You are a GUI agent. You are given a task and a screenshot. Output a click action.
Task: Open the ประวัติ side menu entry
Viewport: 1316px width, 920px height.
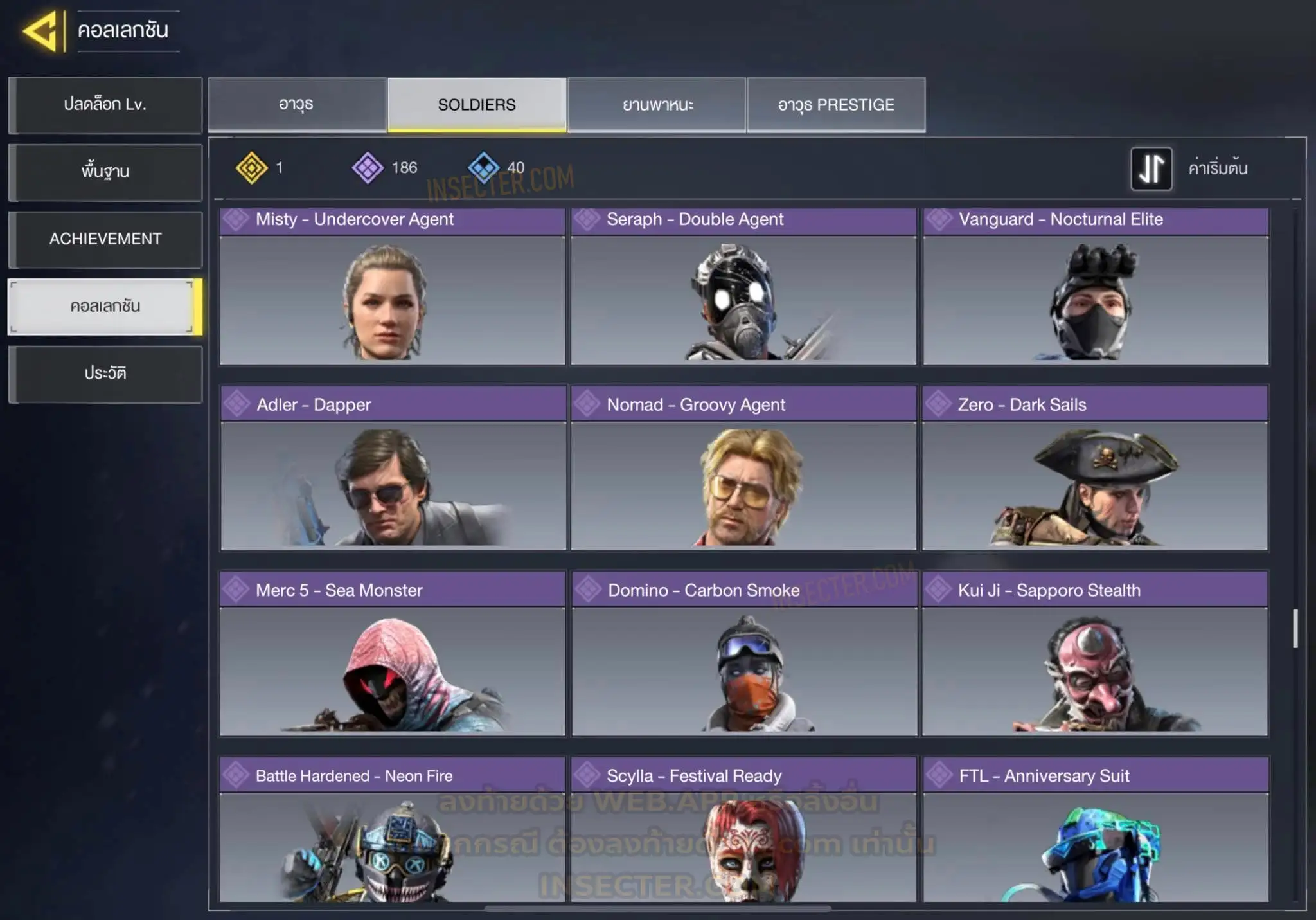point(105,374)
